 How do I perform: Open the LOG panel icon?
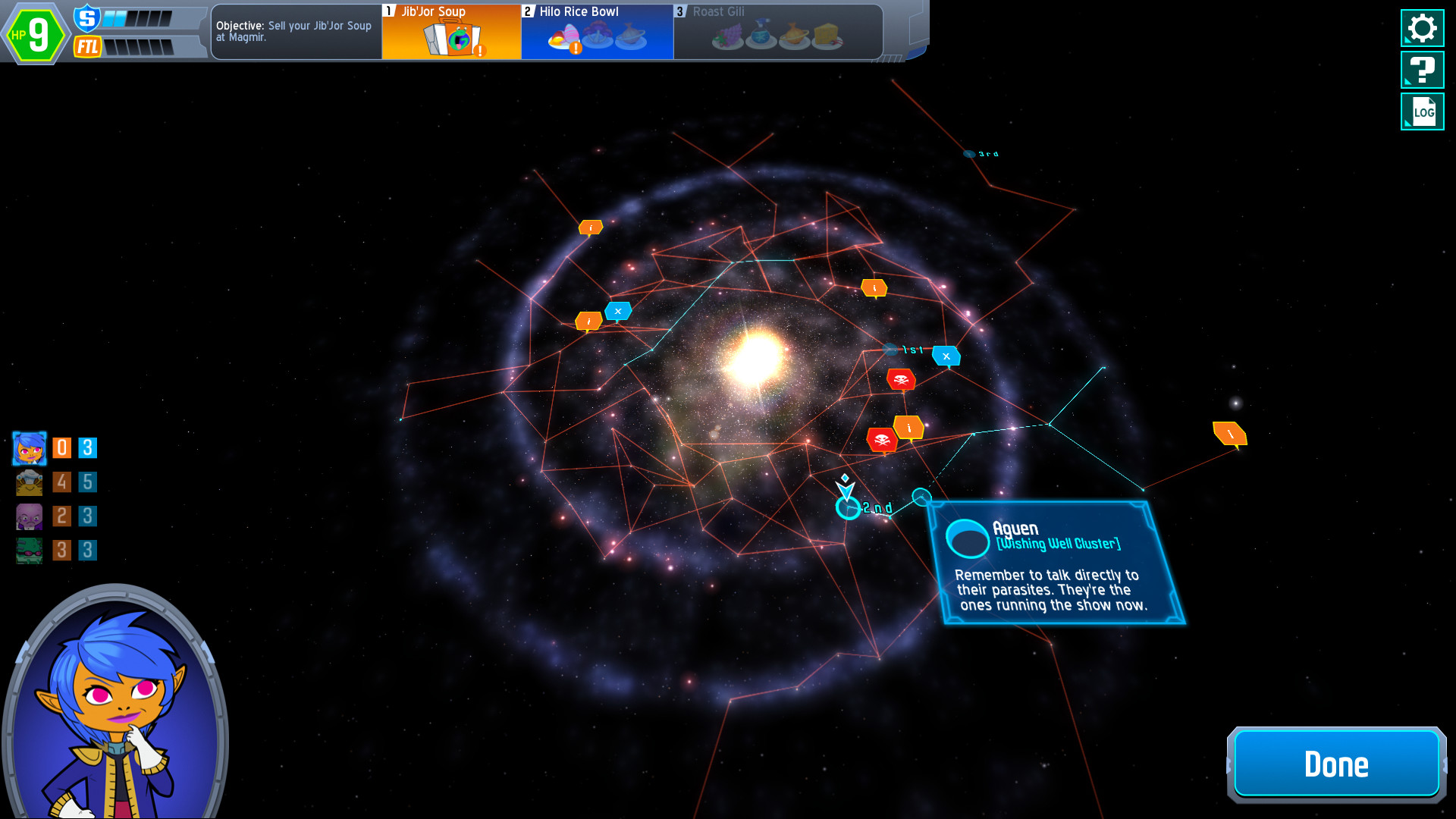(x=1422, y=111)
